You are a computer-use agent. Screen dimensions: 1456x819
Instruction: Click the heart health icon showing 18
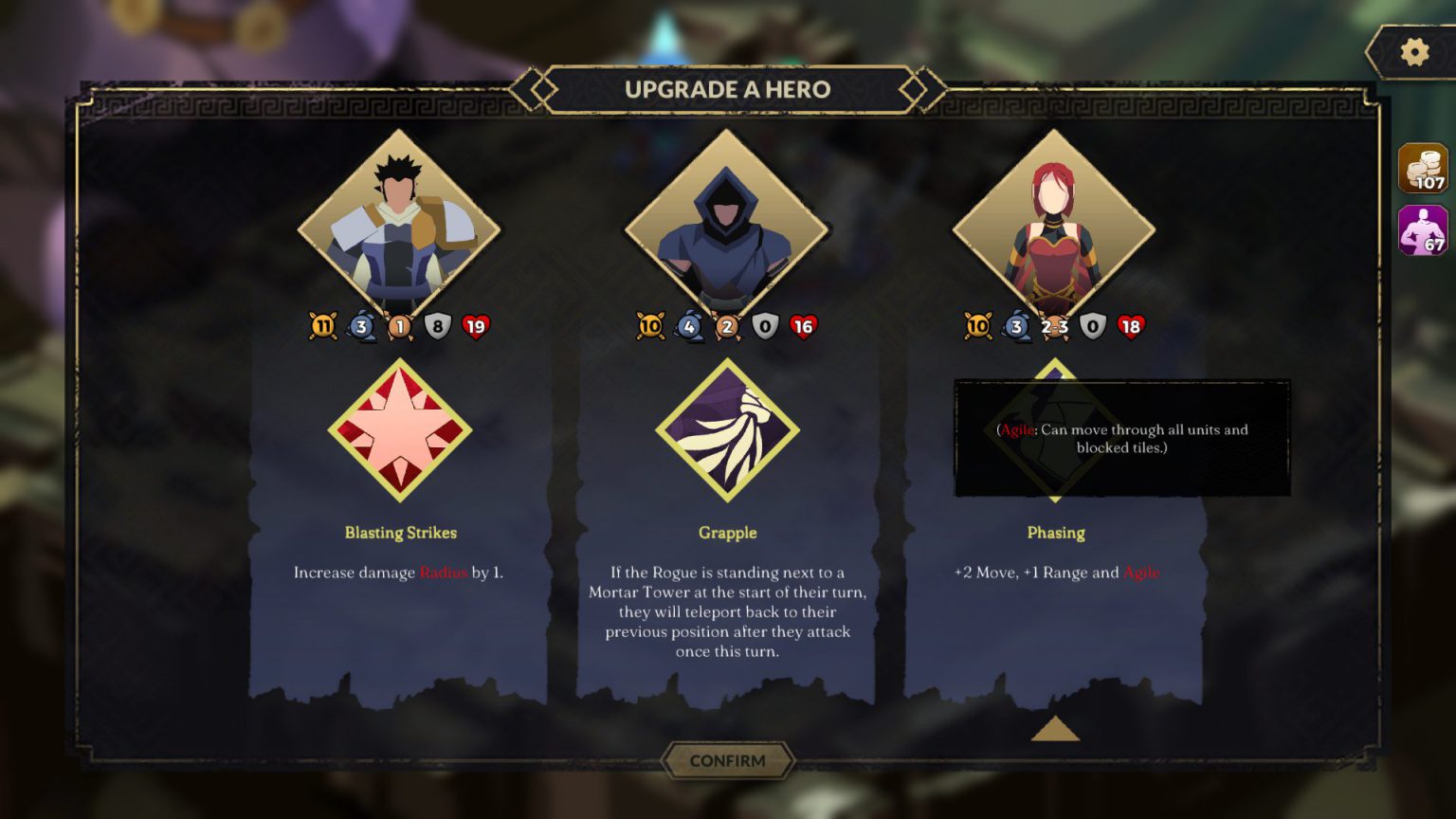pos(1130,325)
